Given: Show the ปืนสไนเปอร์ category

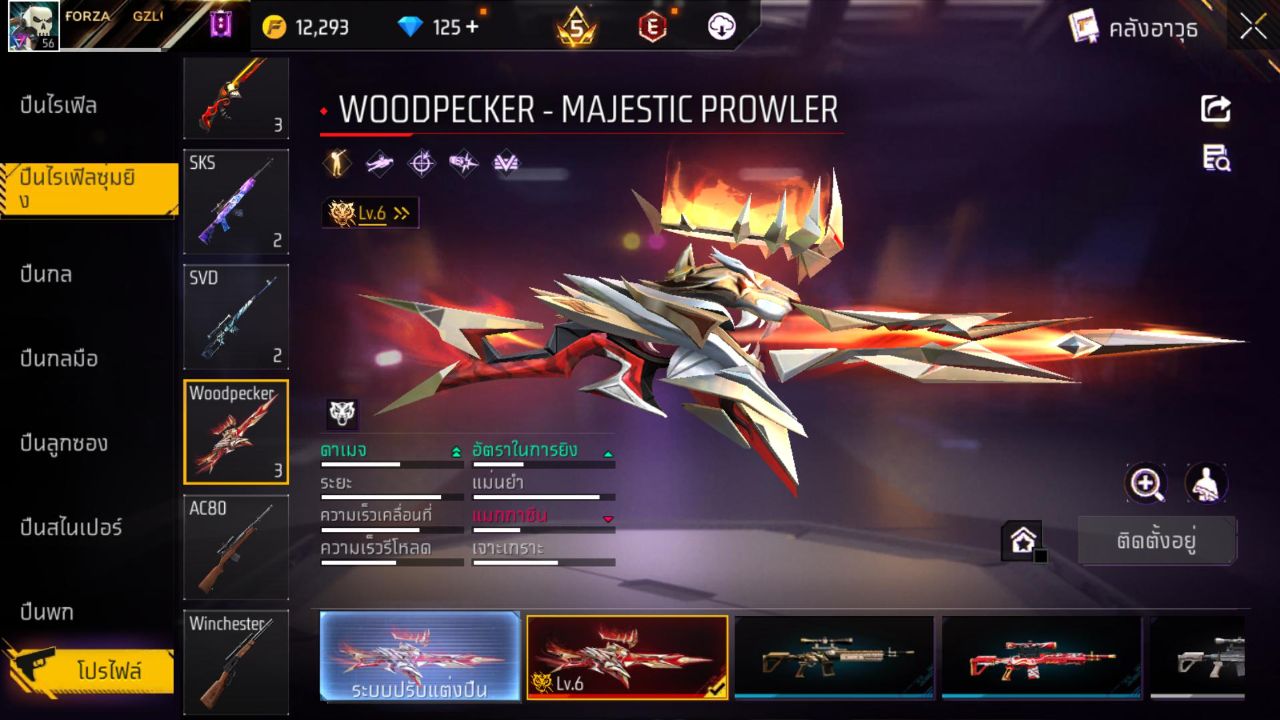Looking at the screenshot, I should pyautogui.click(x=72, y=527).
